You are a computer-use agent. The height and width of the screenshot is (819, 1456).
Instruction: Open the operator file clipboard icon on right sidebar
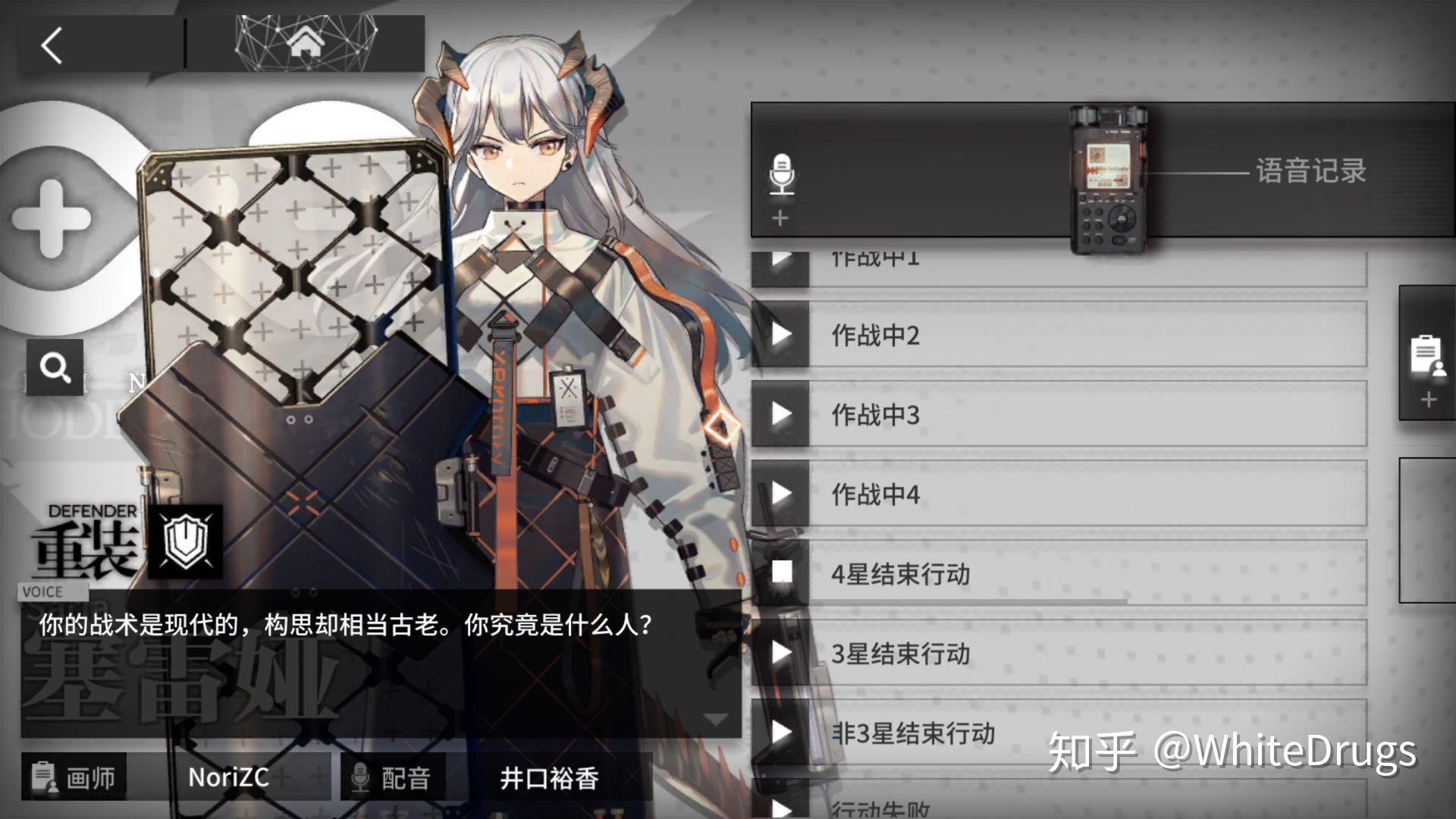1429,355
